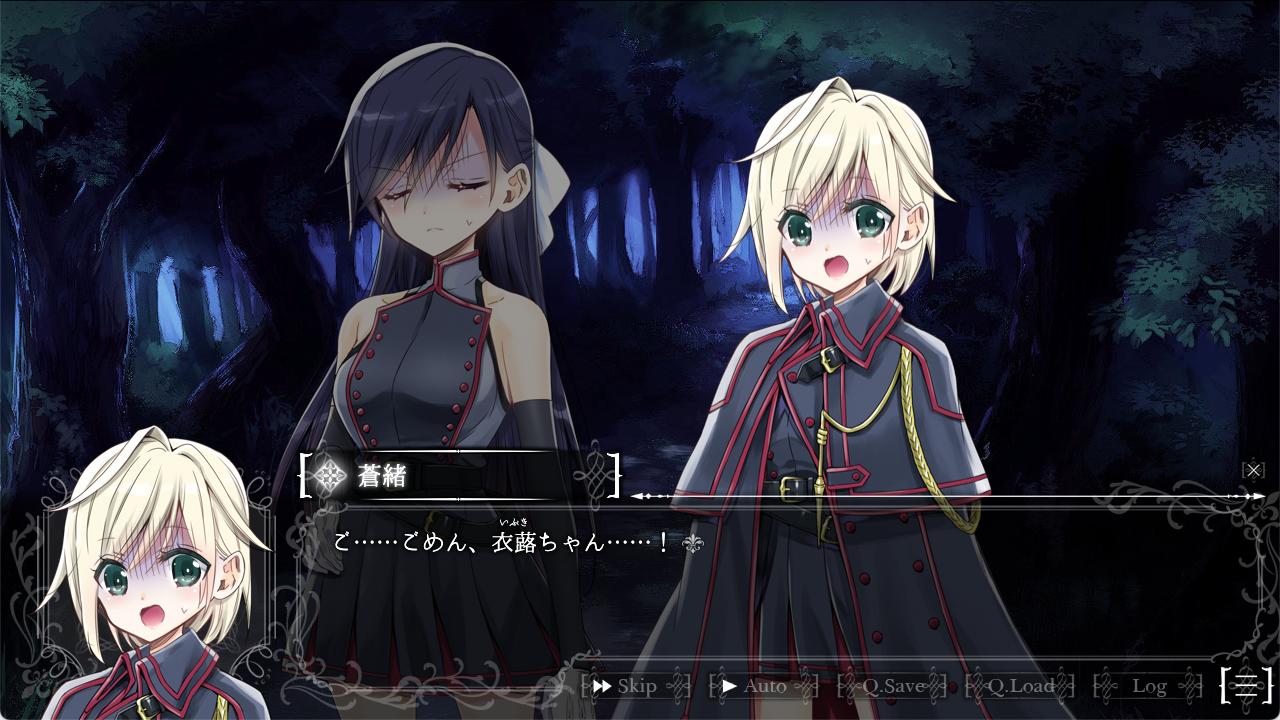Screen dimensions: 1280x720
Task: Quick save with Q.Save
Action: pos(892,686)
